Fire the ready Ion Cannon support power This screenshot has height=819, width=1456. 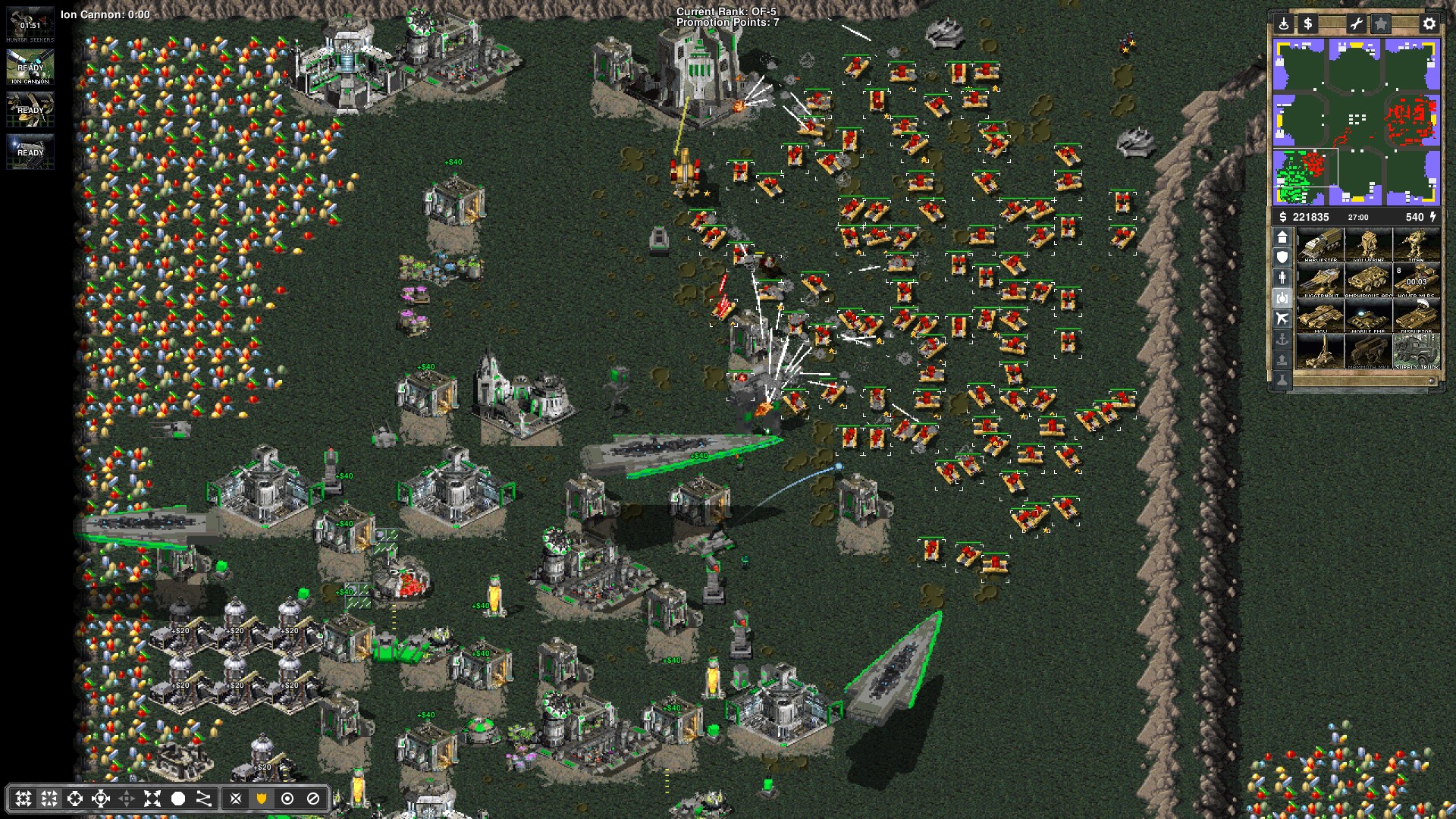(30, 67)
